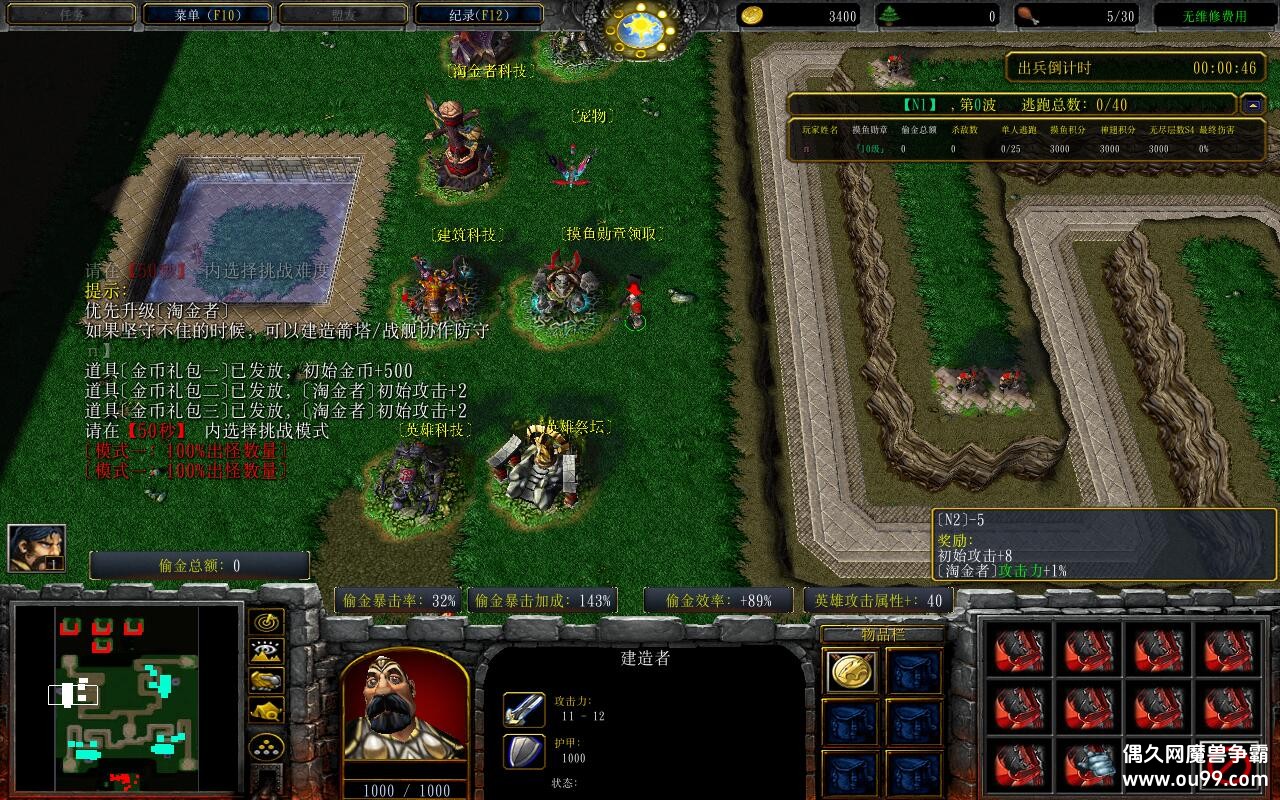Activate the minimap signal ping button

coord(266,622)
